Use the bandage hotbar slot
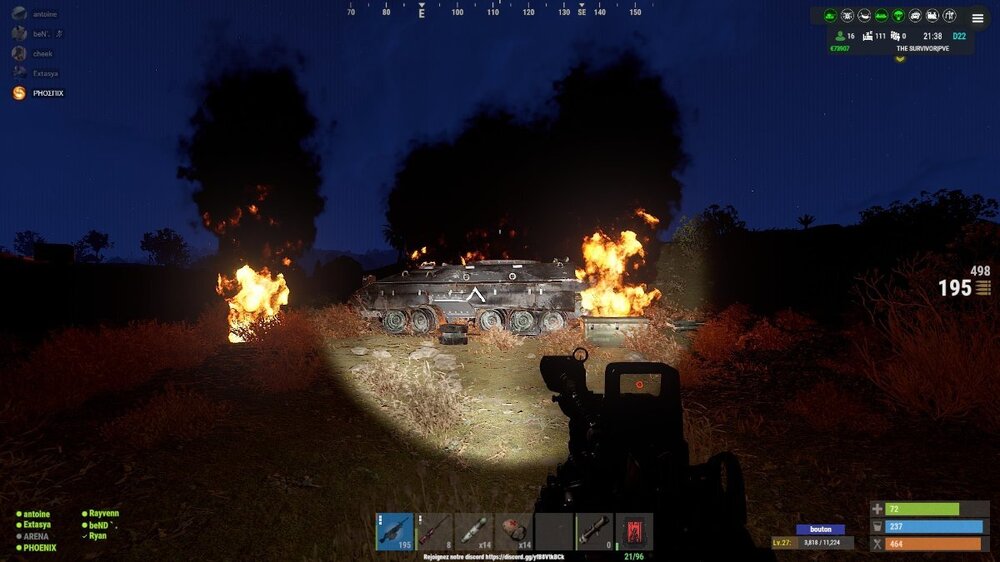1000x562 pixels. (514, 531)
